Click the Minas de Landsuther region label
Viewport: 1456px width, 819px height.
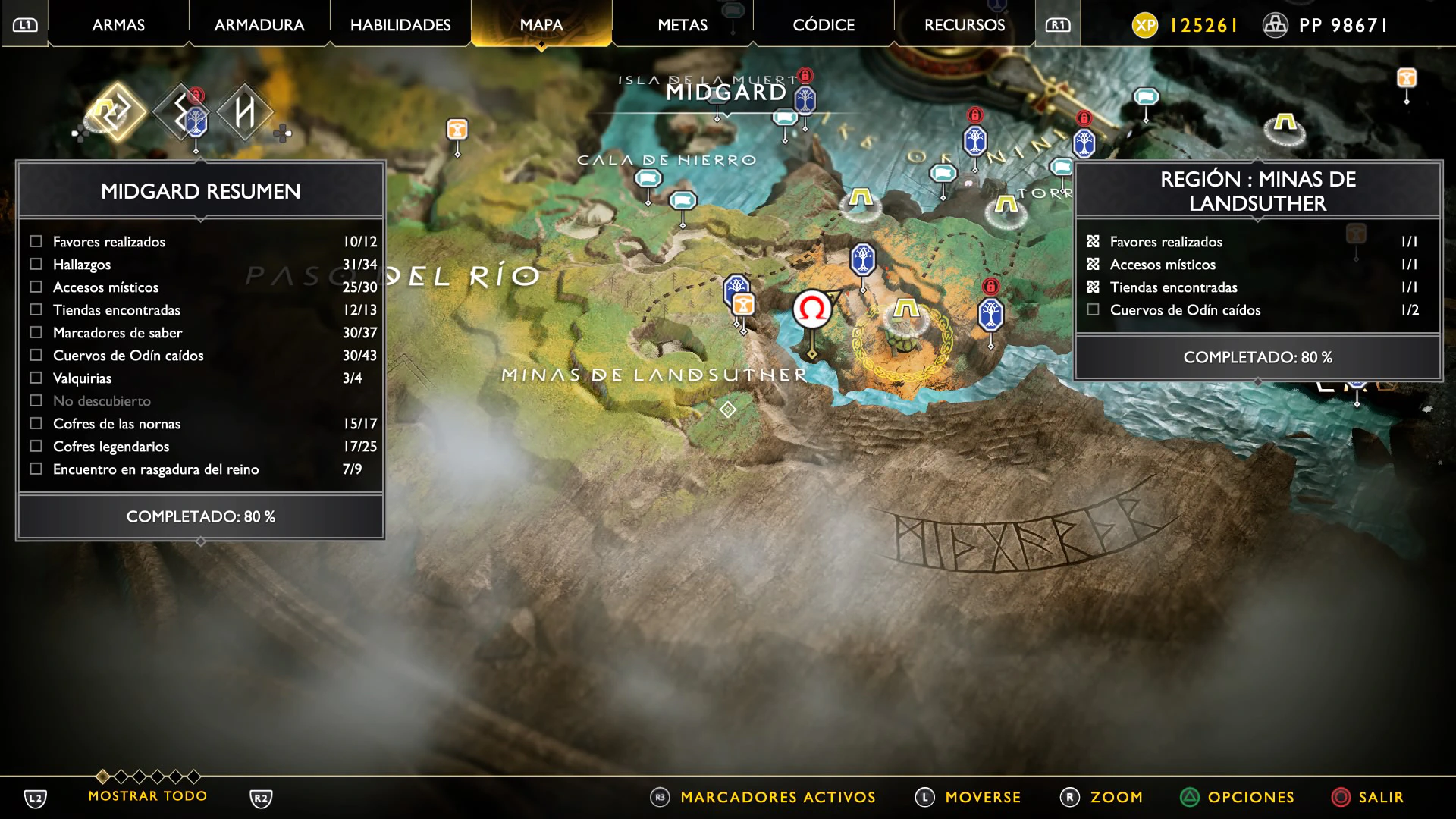click(654, 375)
